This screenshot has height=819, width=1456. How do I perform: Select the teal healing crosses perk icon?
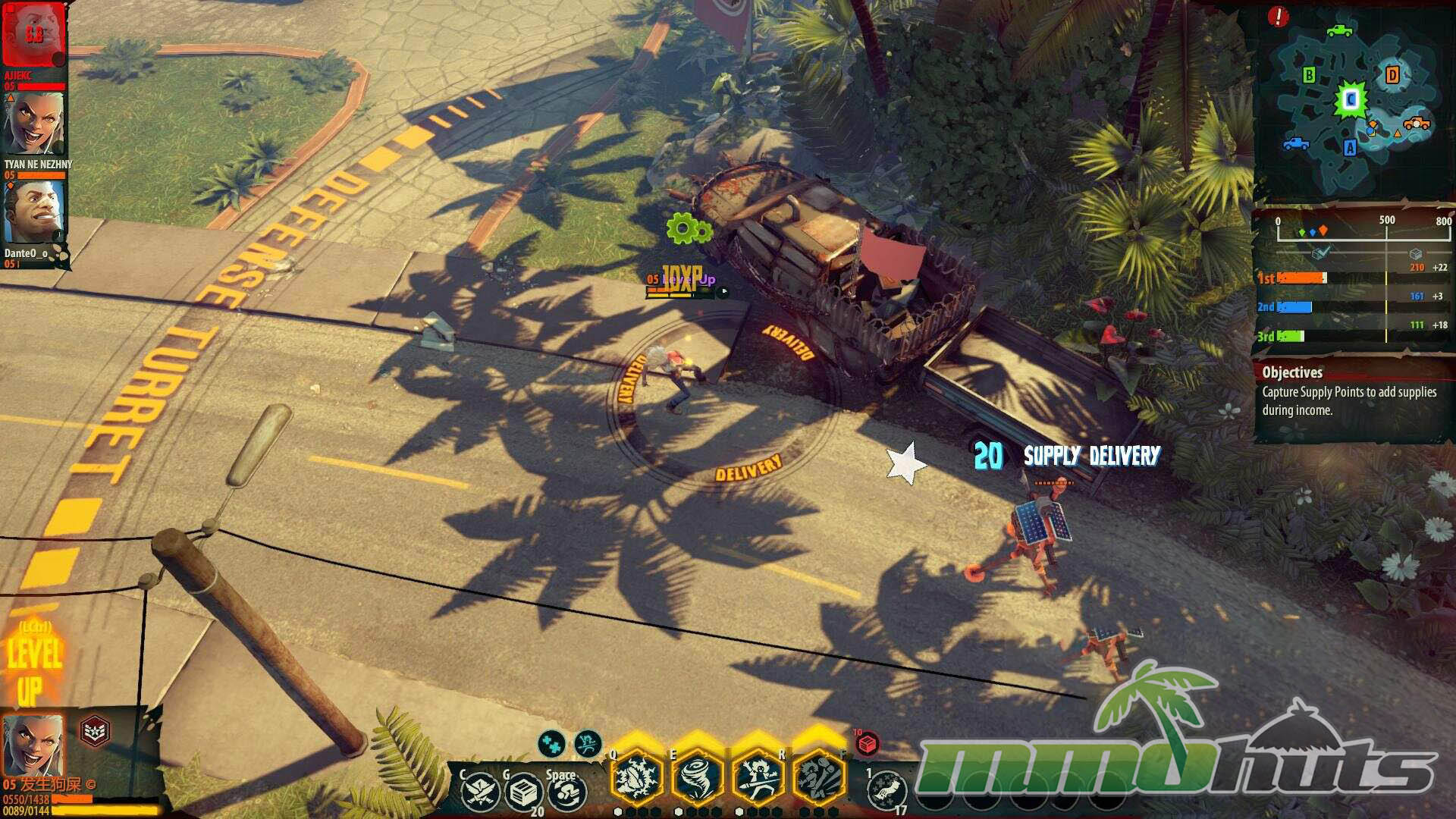(552, 744)
